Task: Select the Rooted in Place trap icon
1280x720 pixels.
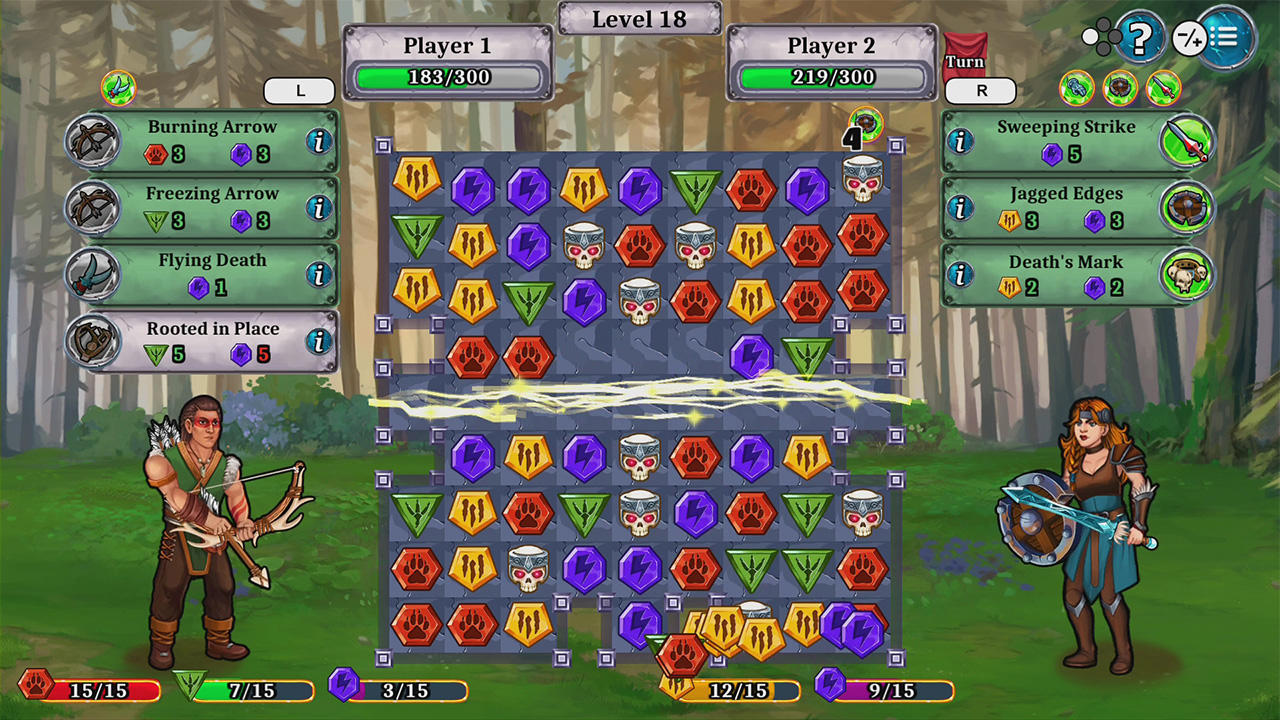Action: point(93,339)
